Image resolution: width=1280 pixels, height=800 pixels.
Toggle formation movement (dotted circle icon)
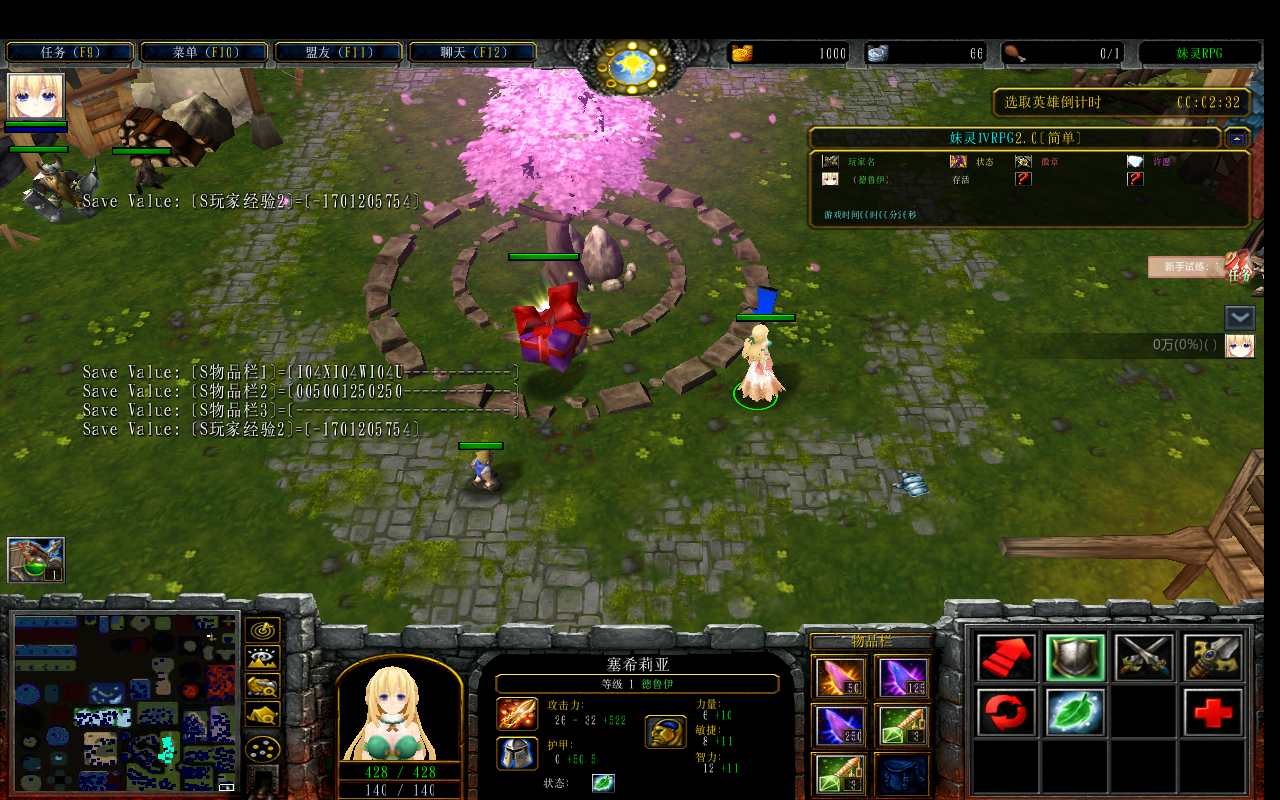[x=262, y=748]
